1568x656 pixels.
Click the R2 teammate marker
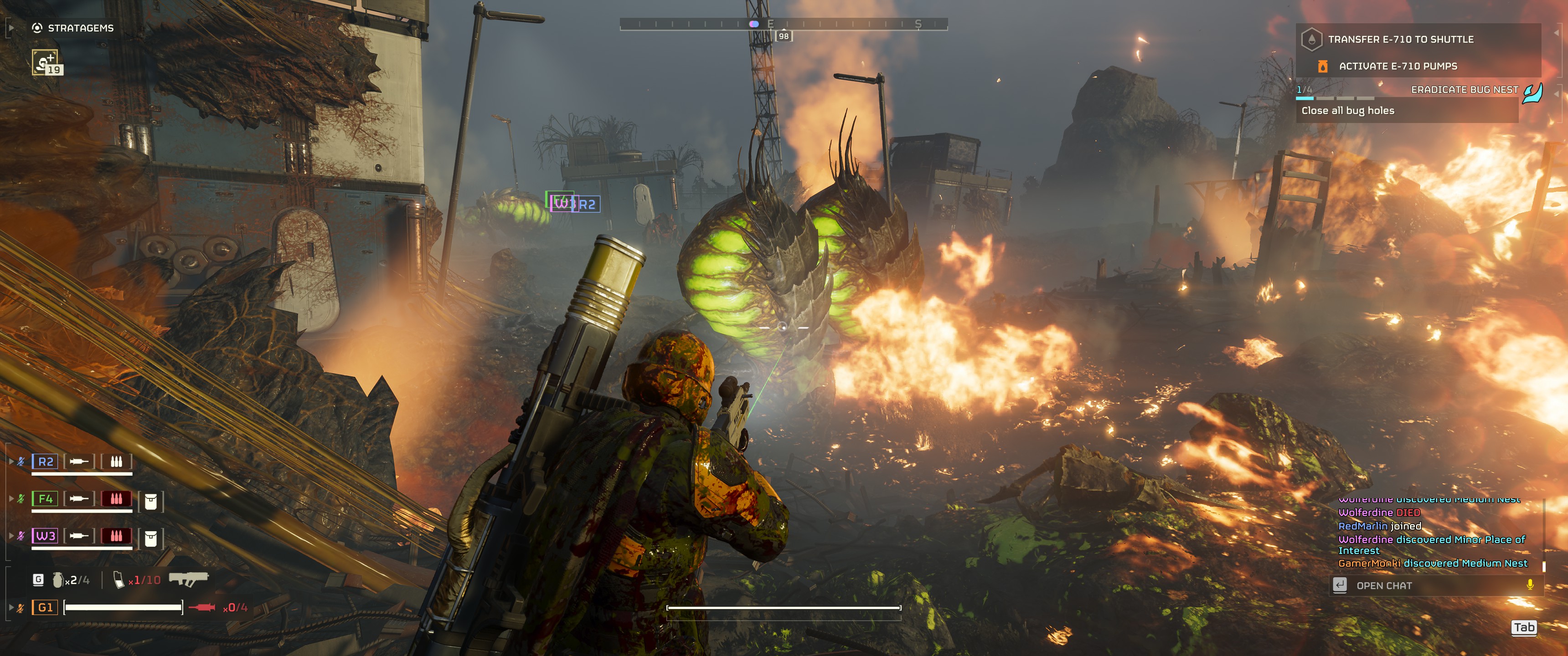(x=588, y=205)
